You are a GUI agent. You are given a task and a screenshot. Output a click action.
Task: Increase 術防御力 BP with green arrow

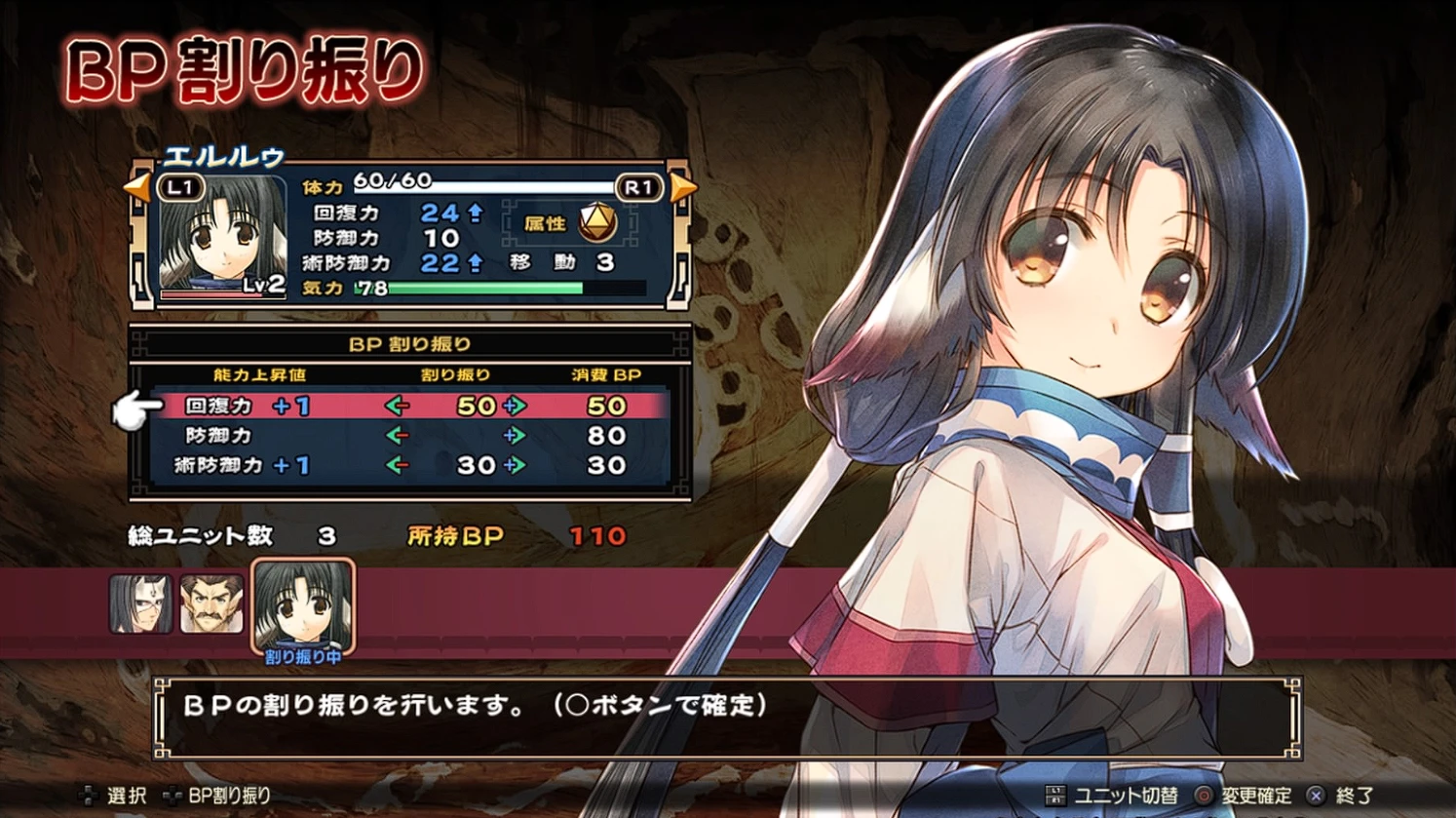(515, 466)
